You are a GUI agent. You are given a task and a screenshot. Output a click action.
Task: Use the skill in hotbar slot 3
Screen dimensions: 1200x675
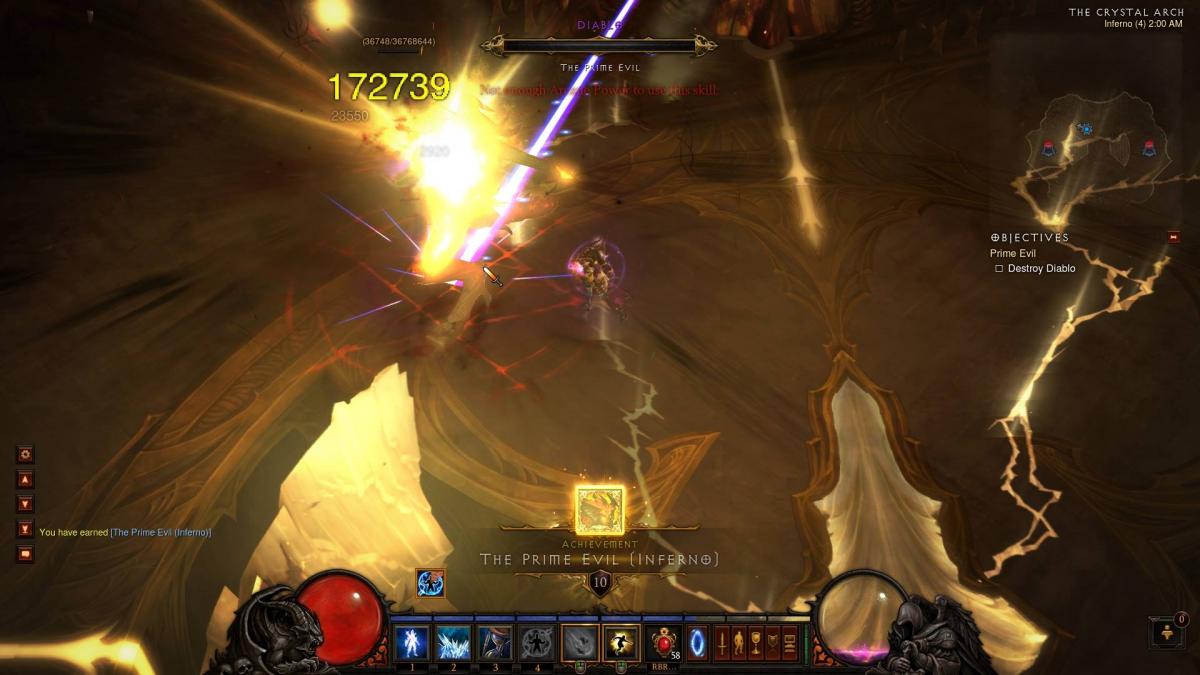tap(495, 642)
